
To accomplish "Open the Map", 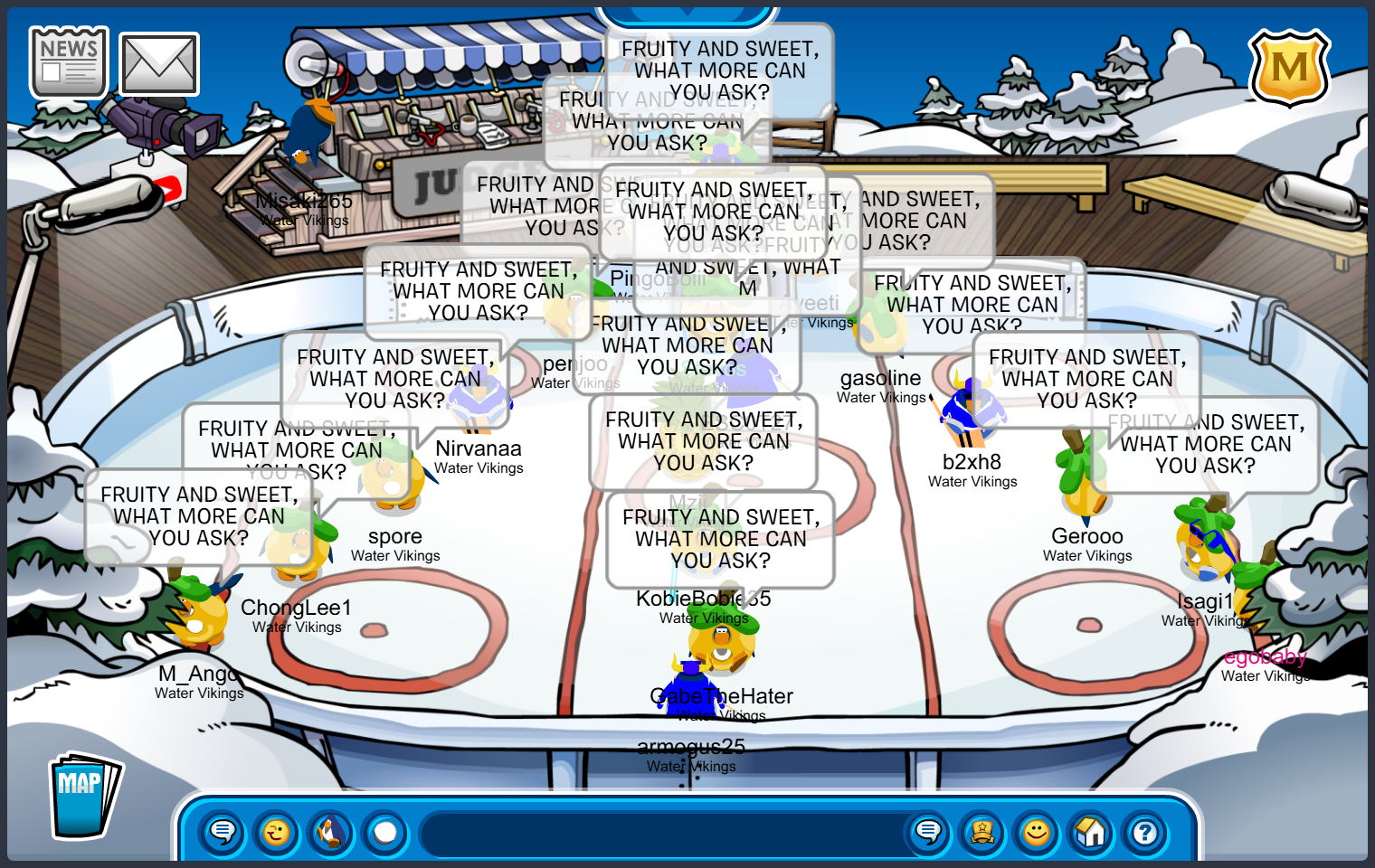I will click(84, 796).
